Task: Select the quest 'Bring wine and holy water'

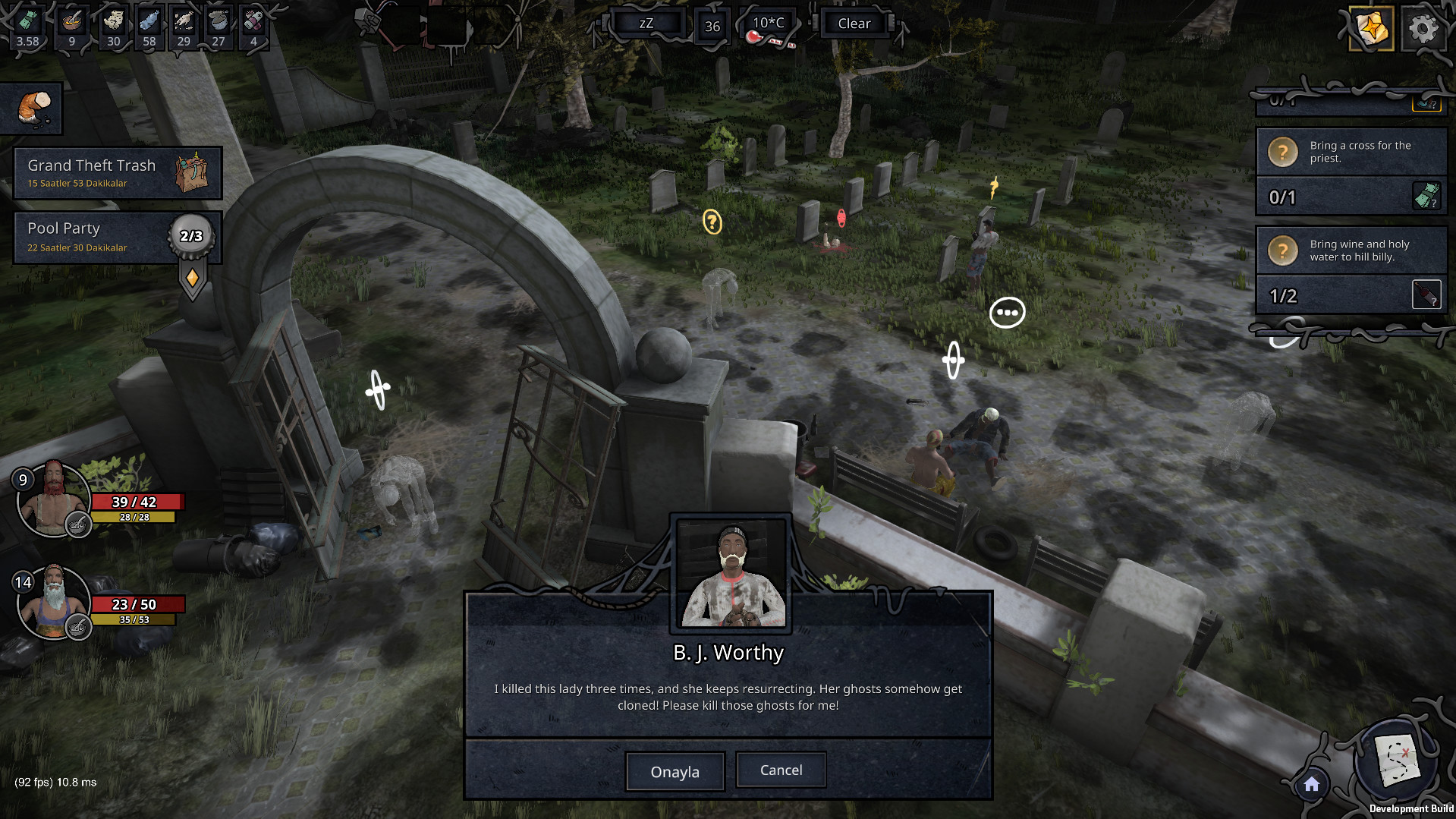Action: click(x=1358, y=250)
